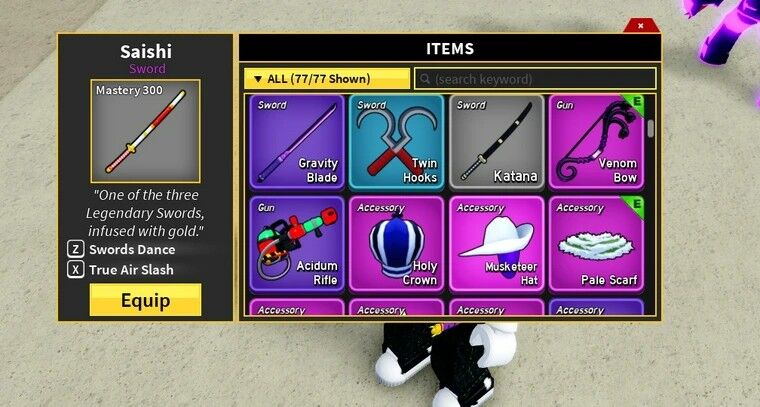Viewport: 760px width, 407px height.
Task: Choose the Katana item slot
Action: [497, 141]
